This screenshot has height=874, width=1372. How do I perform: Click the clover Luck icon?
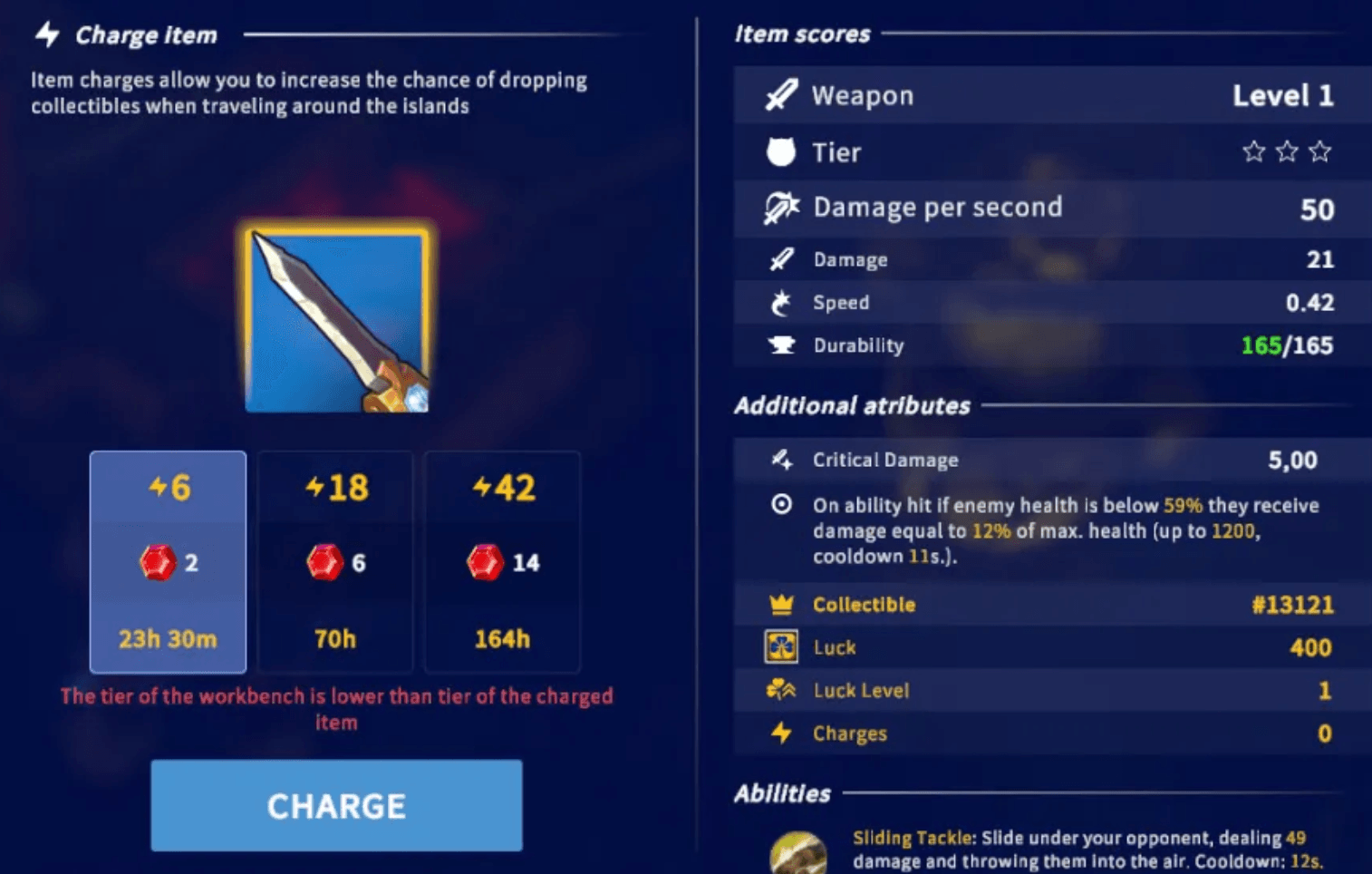781,646
